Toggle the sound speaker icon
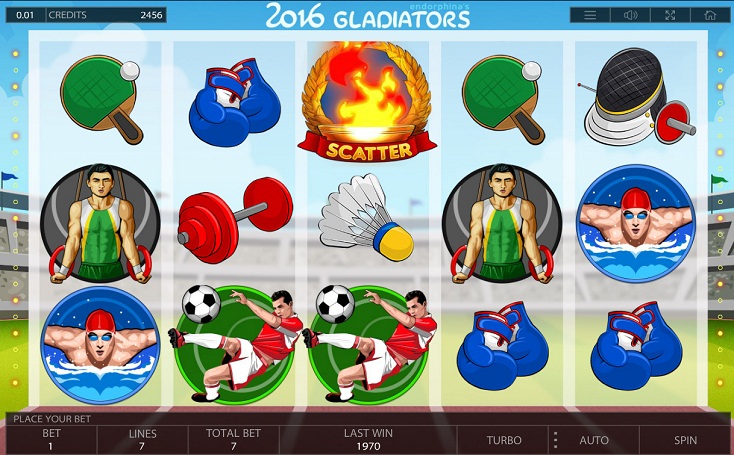 click(x=630, y=15)
